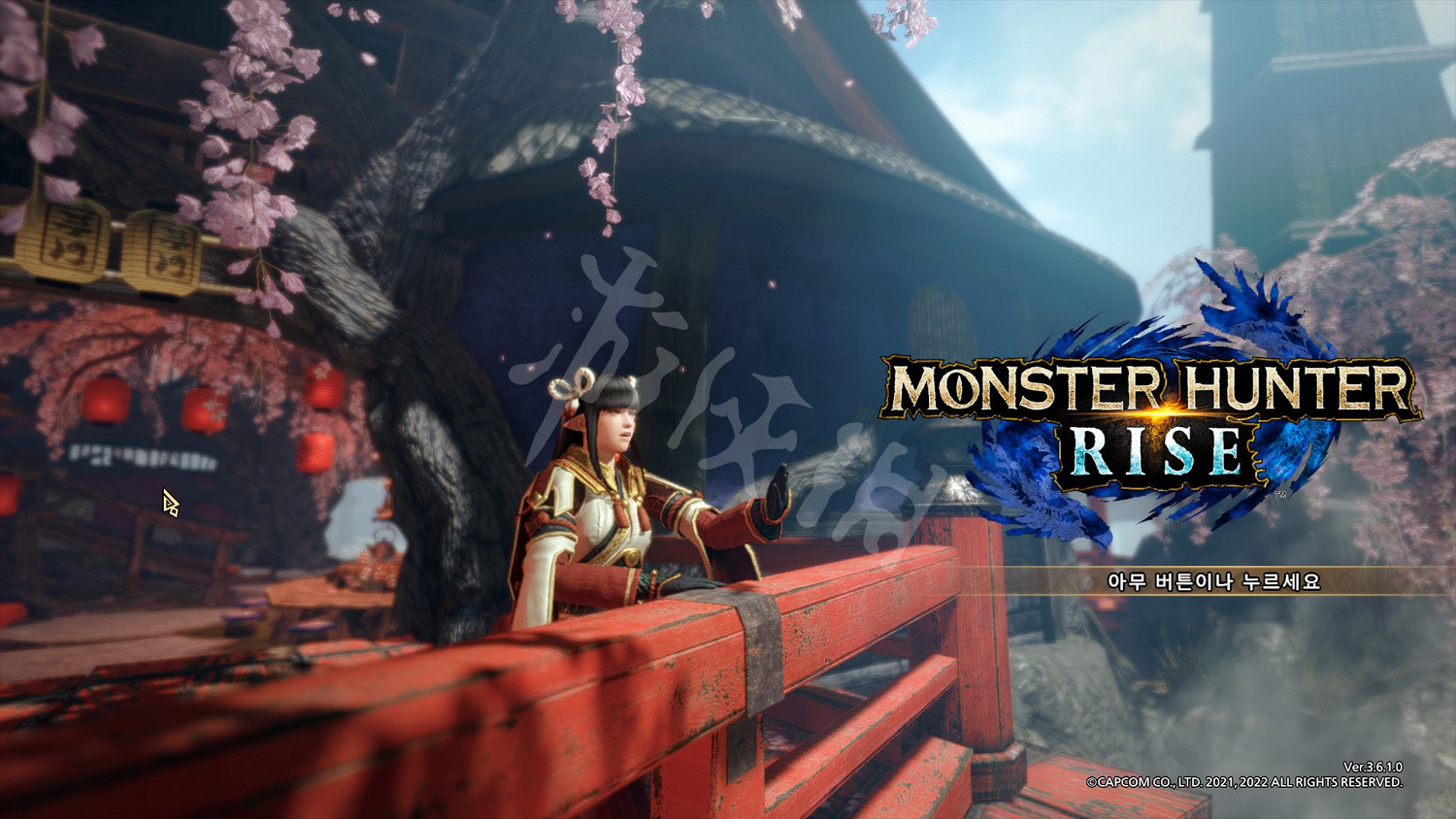Click the mouse cursor arrow on screen
This screenshot has width=1456, height=819.
[x=169, y=501]
